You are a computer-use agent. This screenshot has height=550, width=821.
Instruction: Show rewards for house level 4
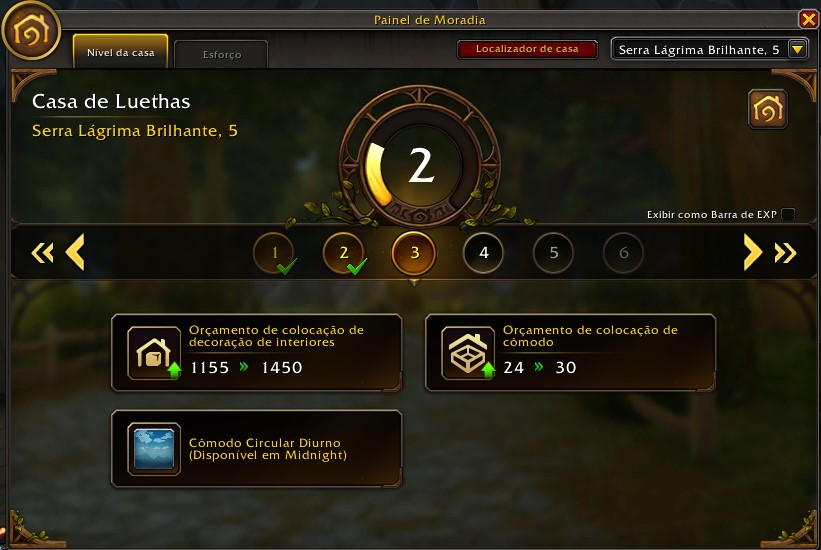[484, 253]
